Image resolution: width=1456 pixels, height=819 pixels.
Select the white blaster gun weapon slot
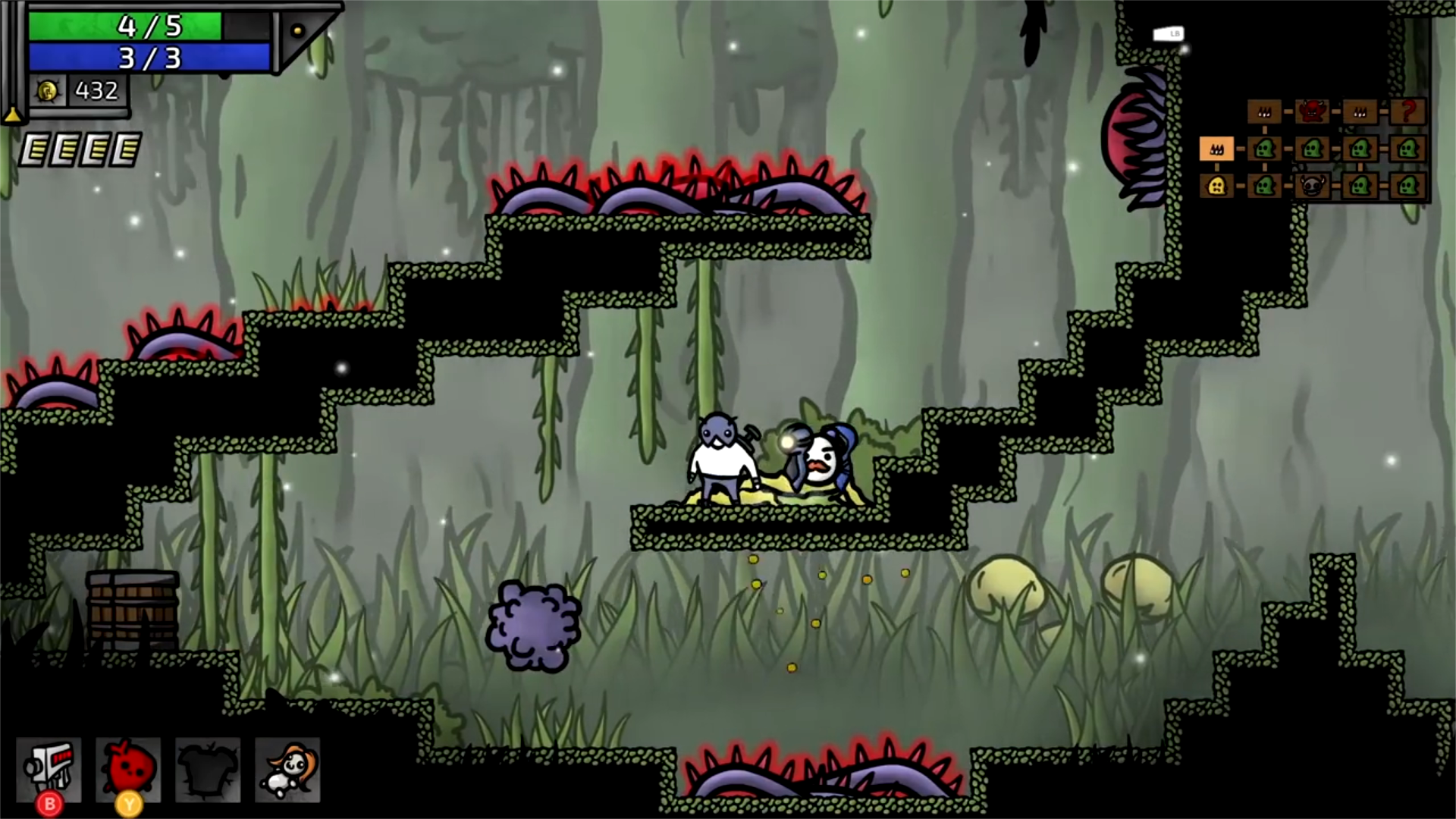[x=49, y=769]
